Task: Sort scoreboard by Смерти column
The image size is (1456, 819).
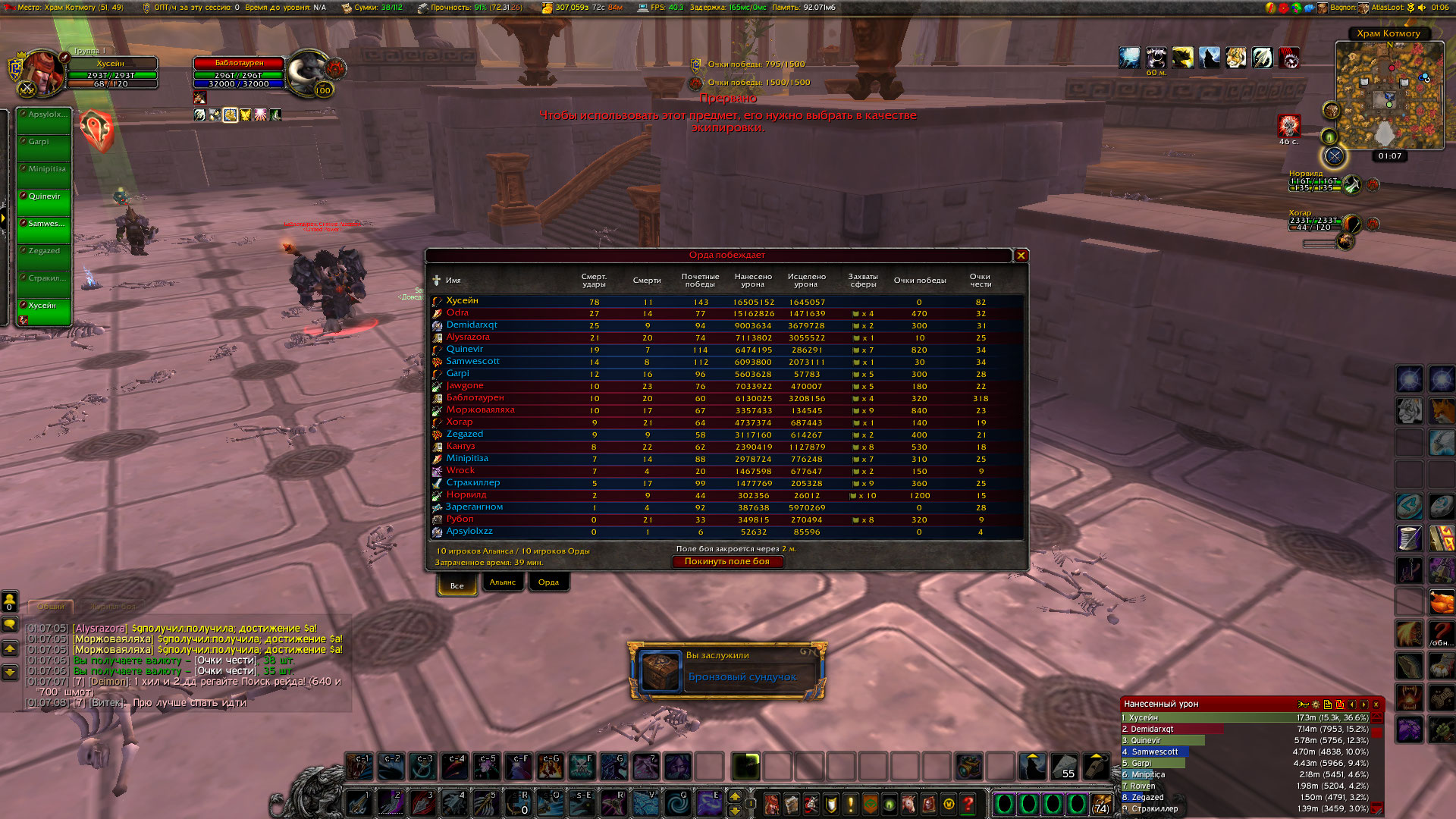Action: (646, 281)
